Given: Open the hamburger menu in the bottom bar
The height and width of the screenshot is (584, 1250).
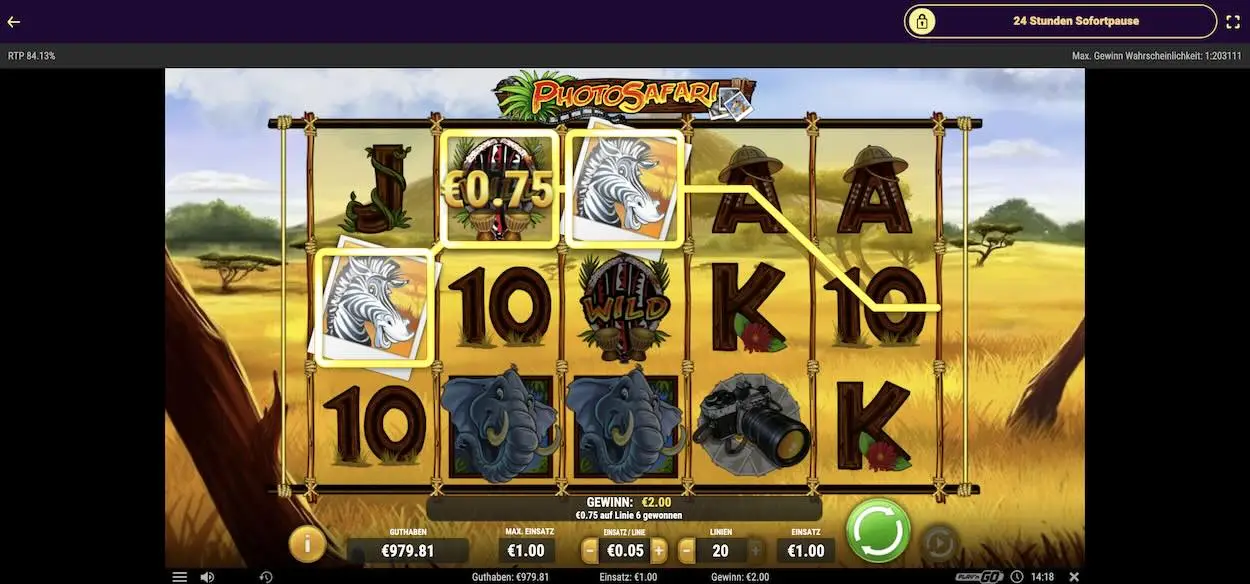Looking at the screenshot, I should click(x=180, y=577).
